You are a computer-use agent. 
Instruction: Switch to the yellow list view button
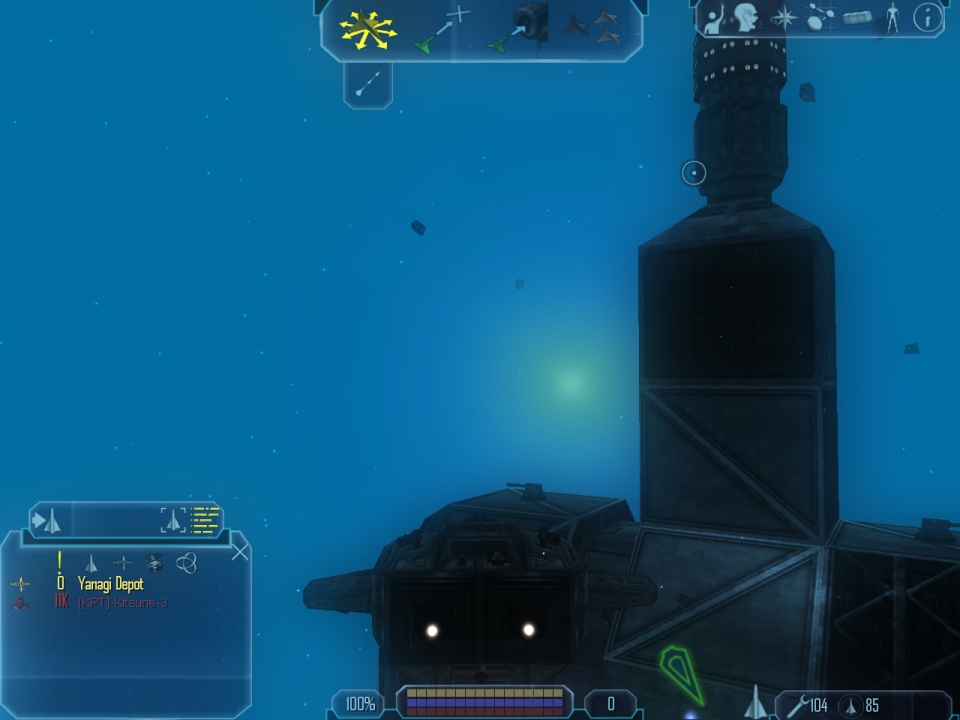(205, 520)
